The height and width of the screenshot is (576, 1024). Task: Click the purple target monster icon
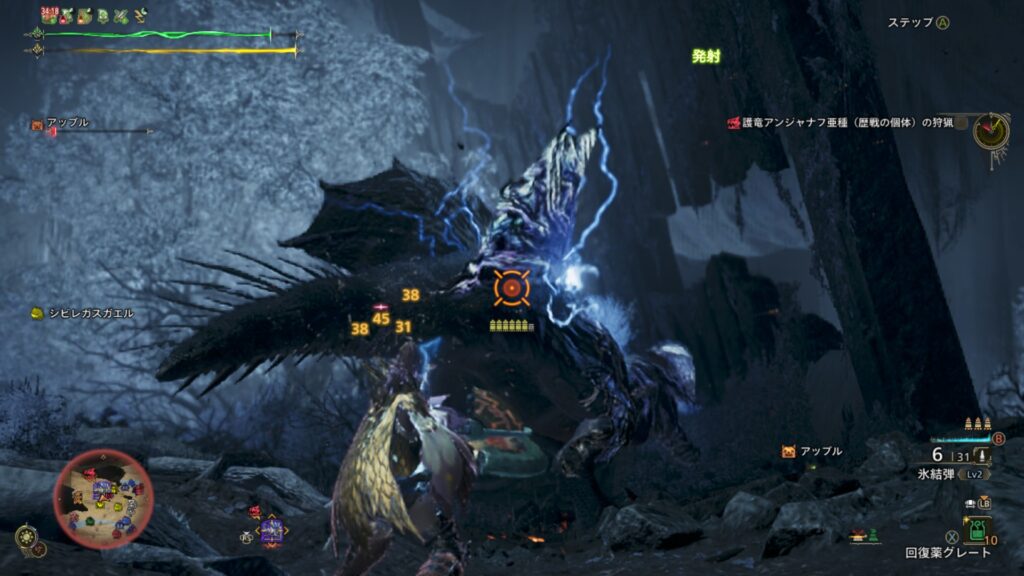tap(272, 529)
